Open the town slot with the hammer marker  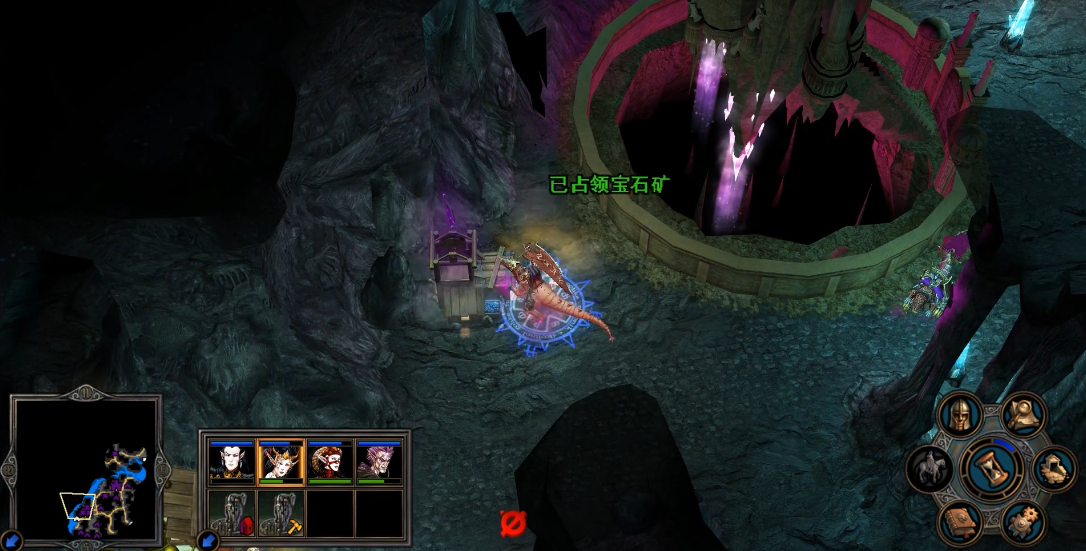(281, 512)
